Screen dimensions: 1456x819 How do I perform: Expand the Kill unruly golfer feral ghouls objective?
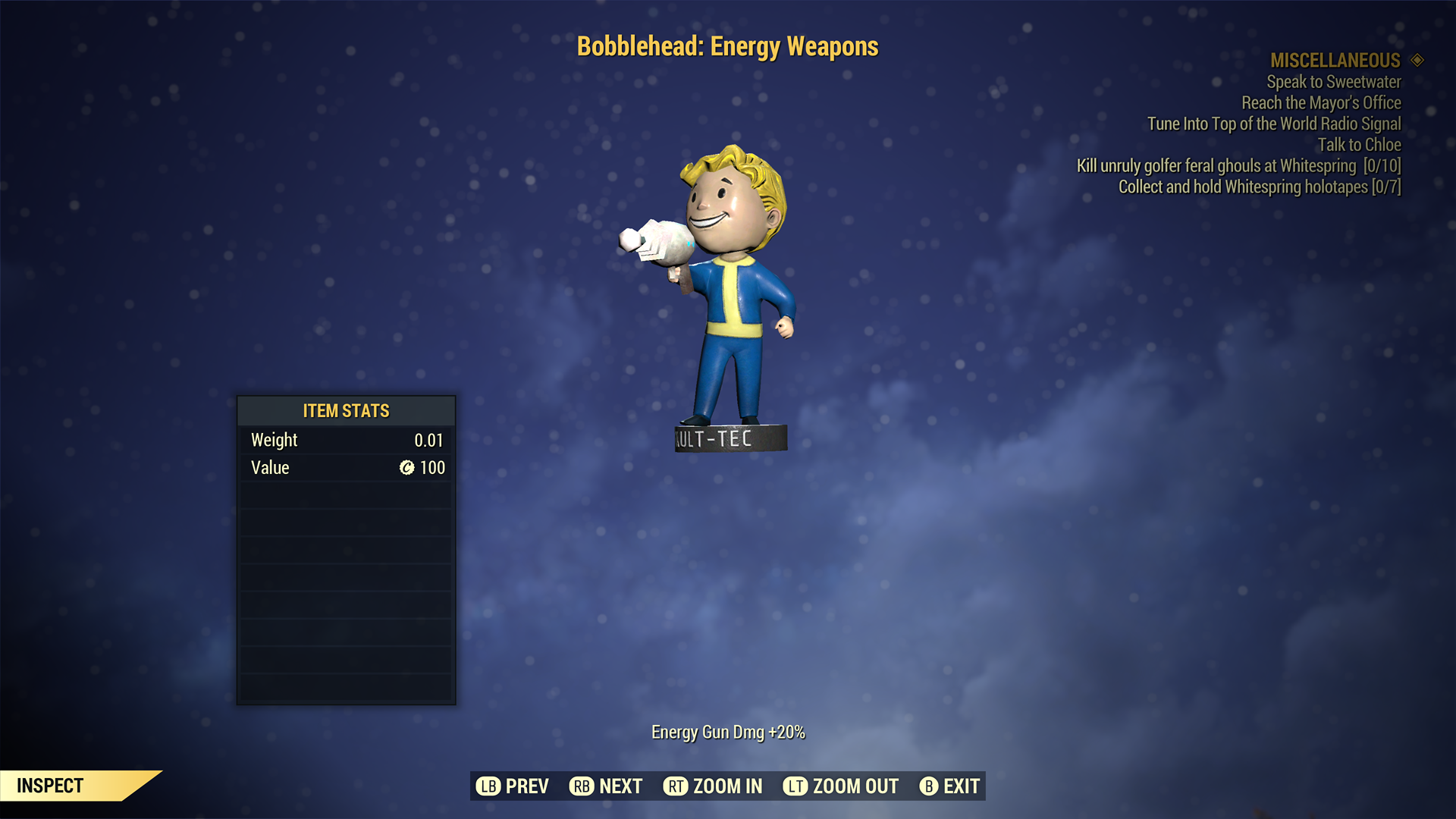click(1240, 165)
